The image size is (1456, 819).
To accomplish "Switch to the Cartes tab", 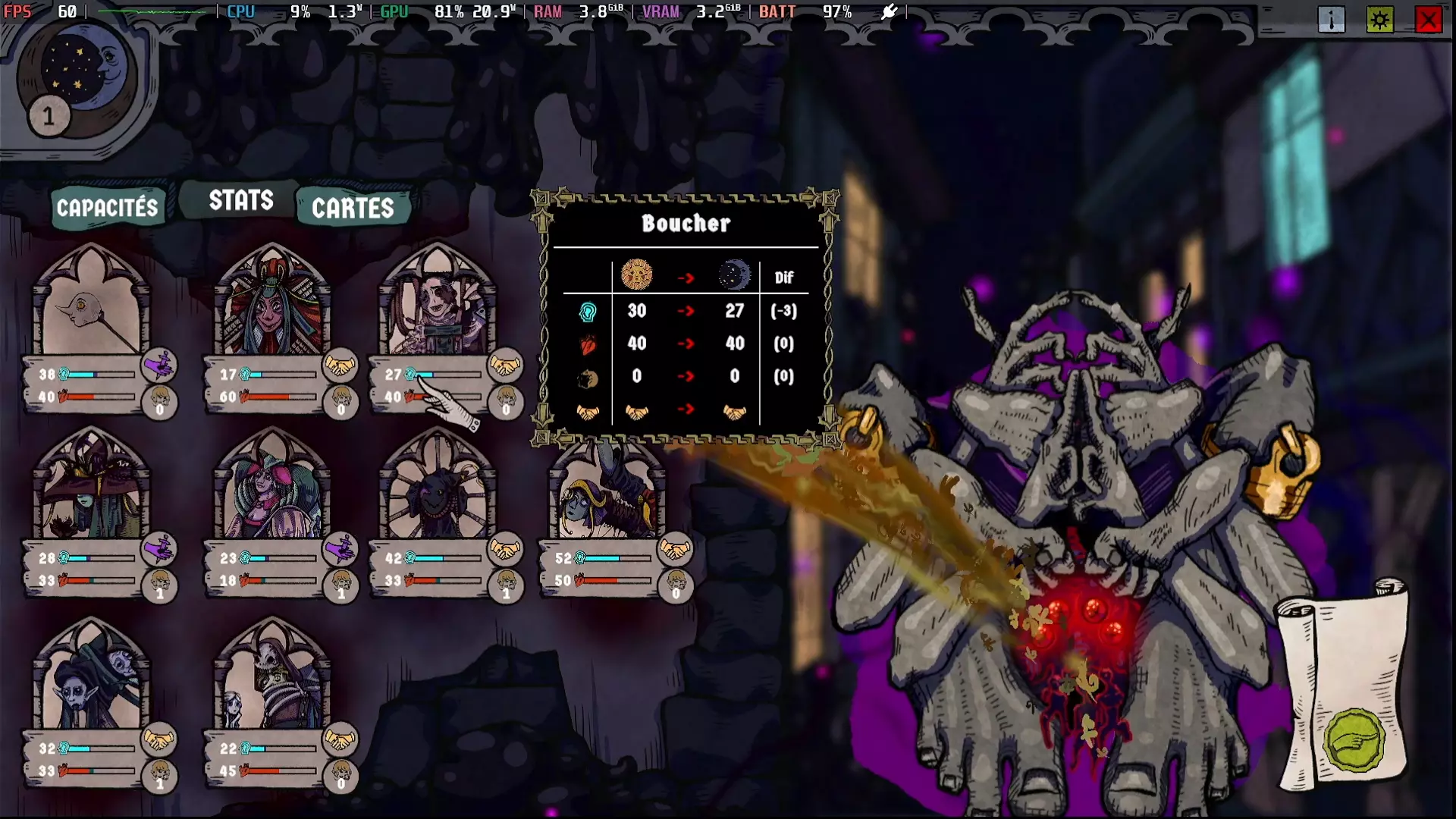I will point(353,208).
